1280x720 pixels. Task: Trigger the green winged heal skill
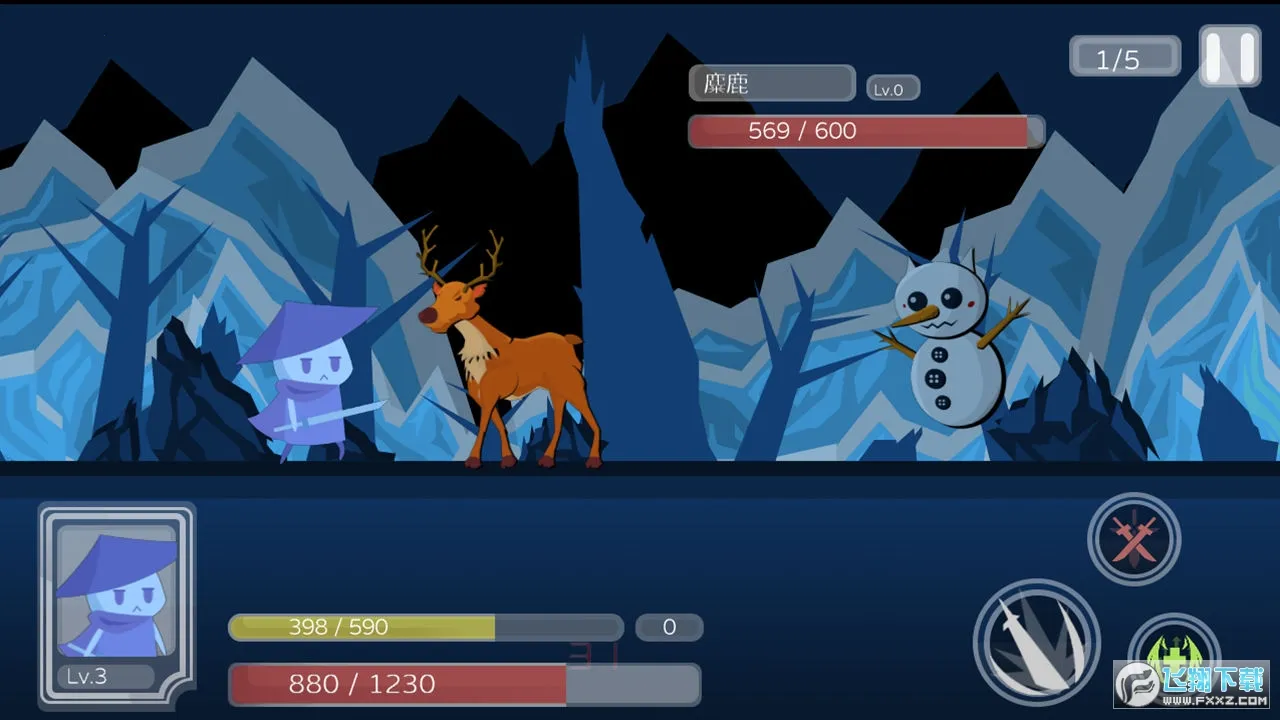(1173, 655)
